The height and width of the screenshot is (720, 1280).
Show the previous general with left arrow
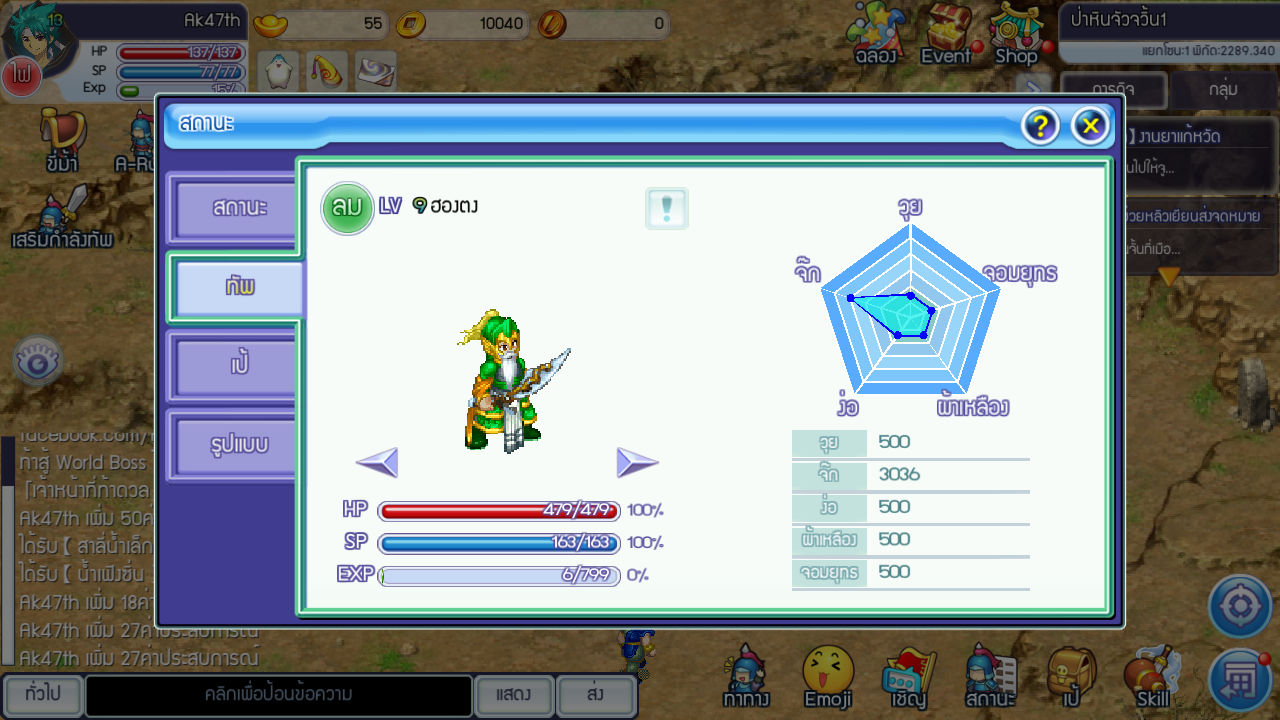click(x=377, y=462)
